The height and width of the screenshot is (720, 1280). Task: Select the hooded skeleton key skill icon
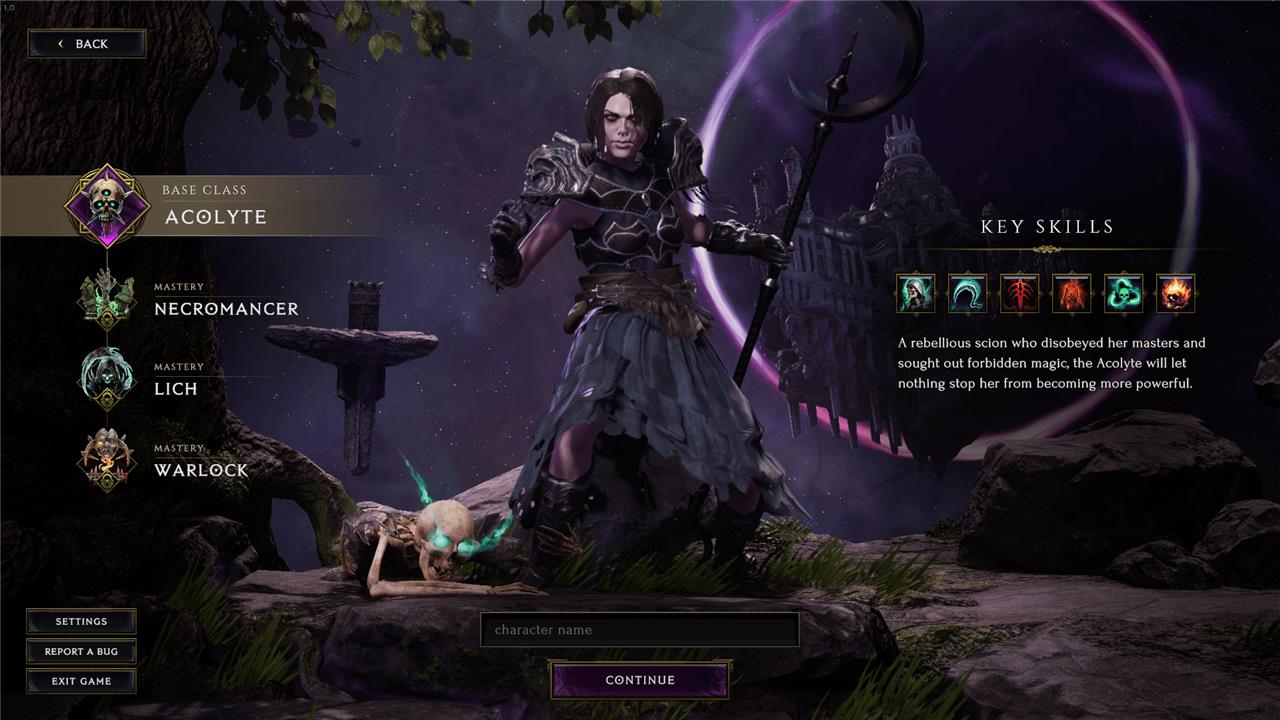click(x=916, y=294)
